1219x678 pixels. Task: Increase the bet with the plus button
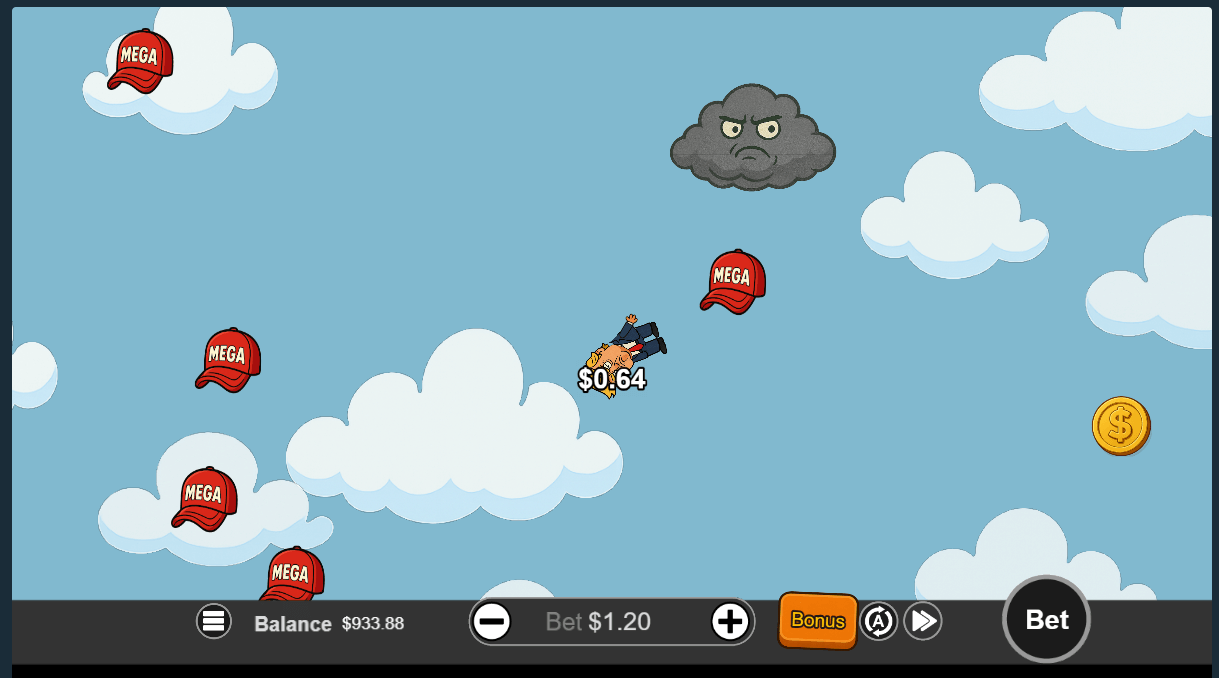(x=730, y=622)
